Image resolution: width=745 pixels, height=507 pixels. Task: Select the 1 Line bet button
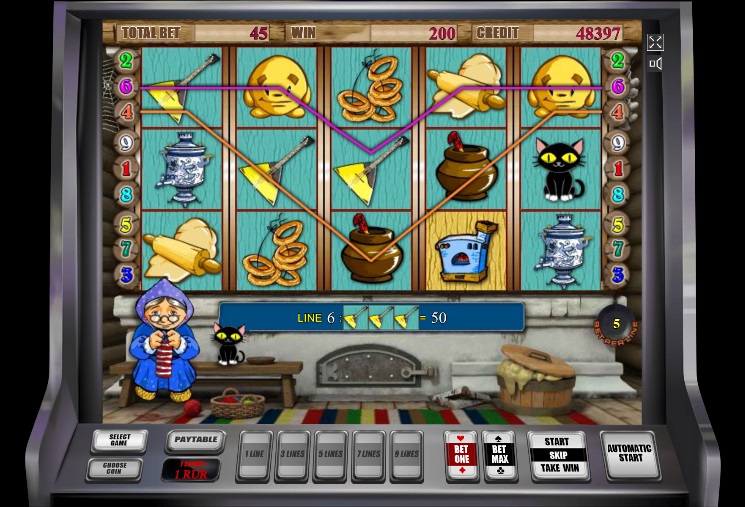tap(255, 455)
